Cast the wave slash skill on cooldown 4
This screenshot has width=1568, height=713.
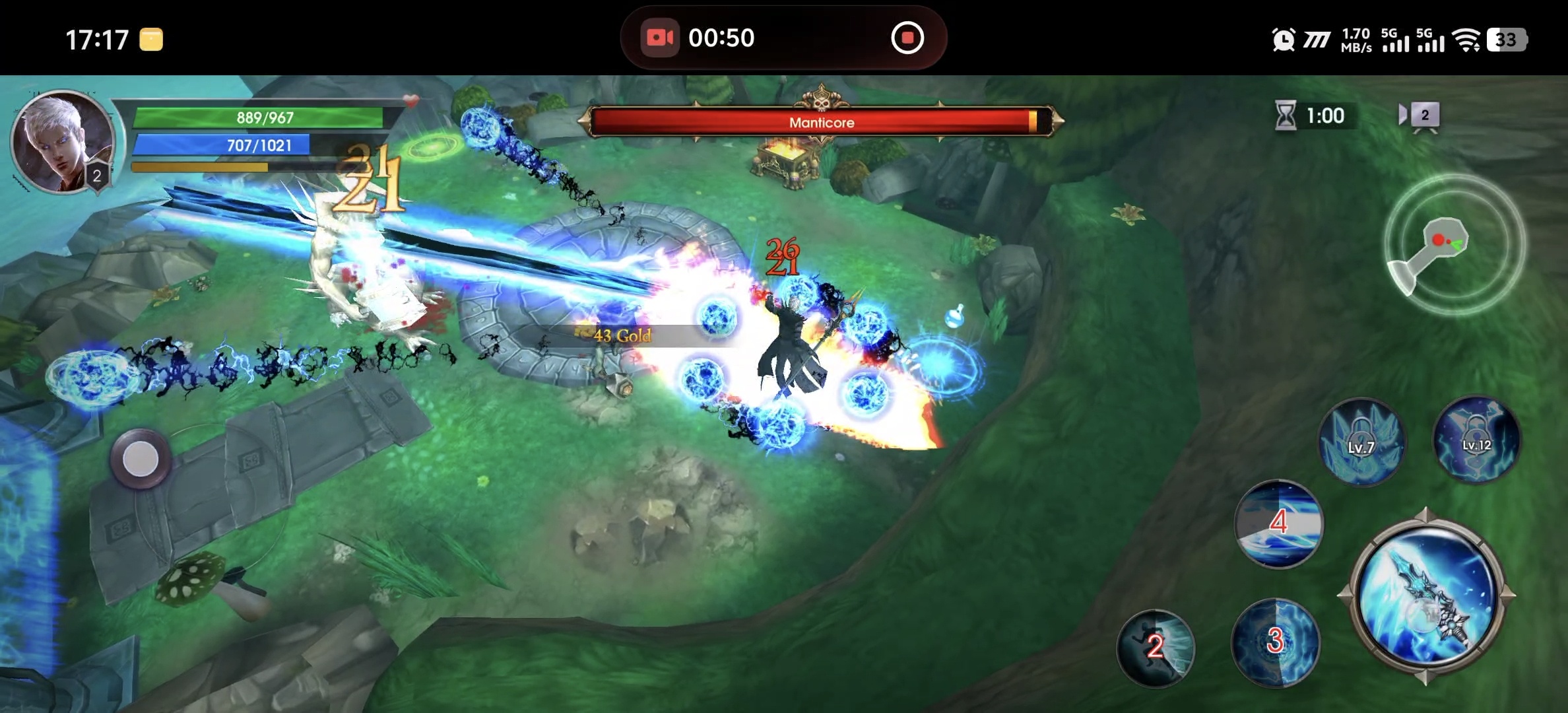pos(1278,524)
